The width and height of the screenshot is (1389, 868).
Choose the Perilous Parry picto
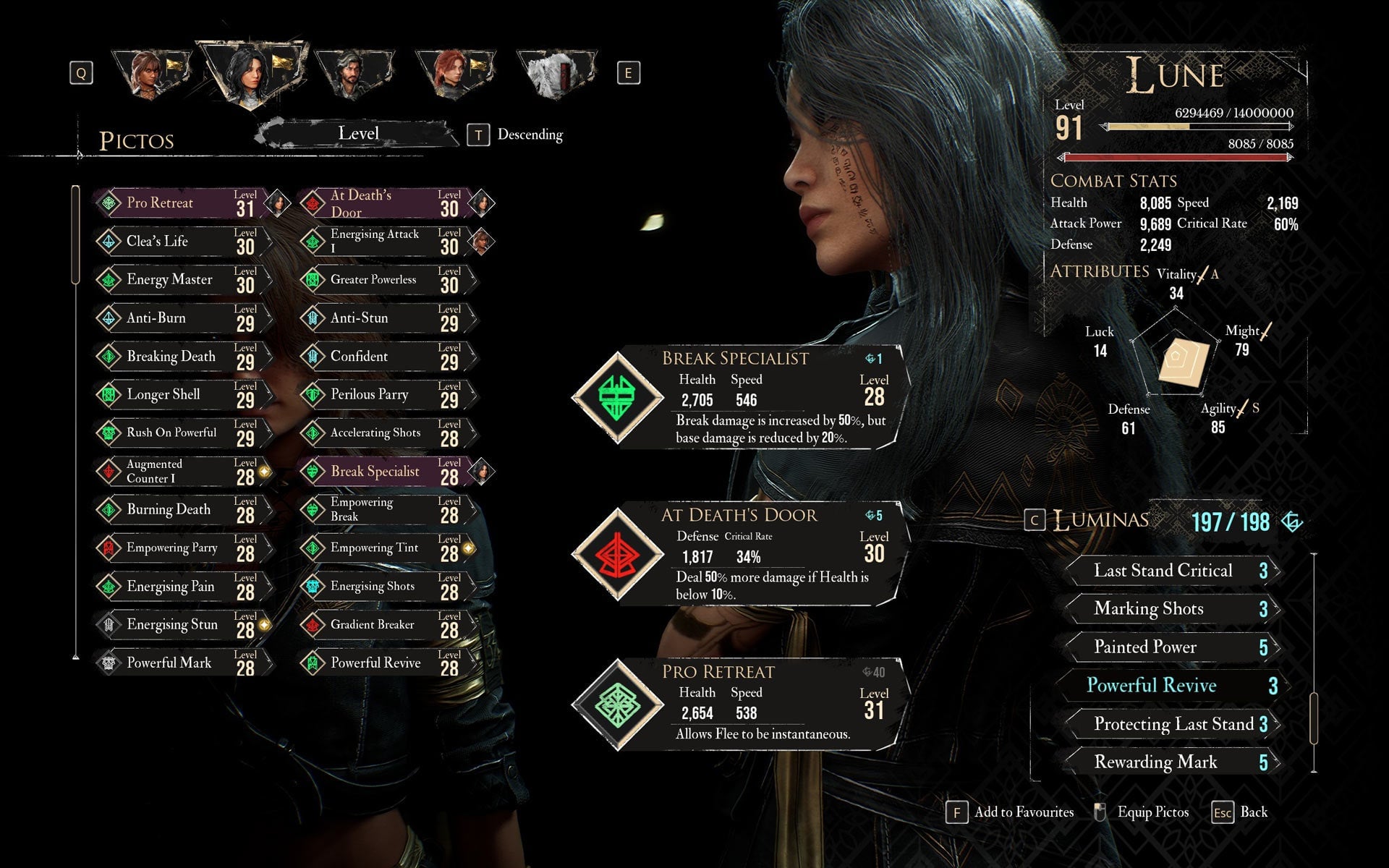(385, 395)
